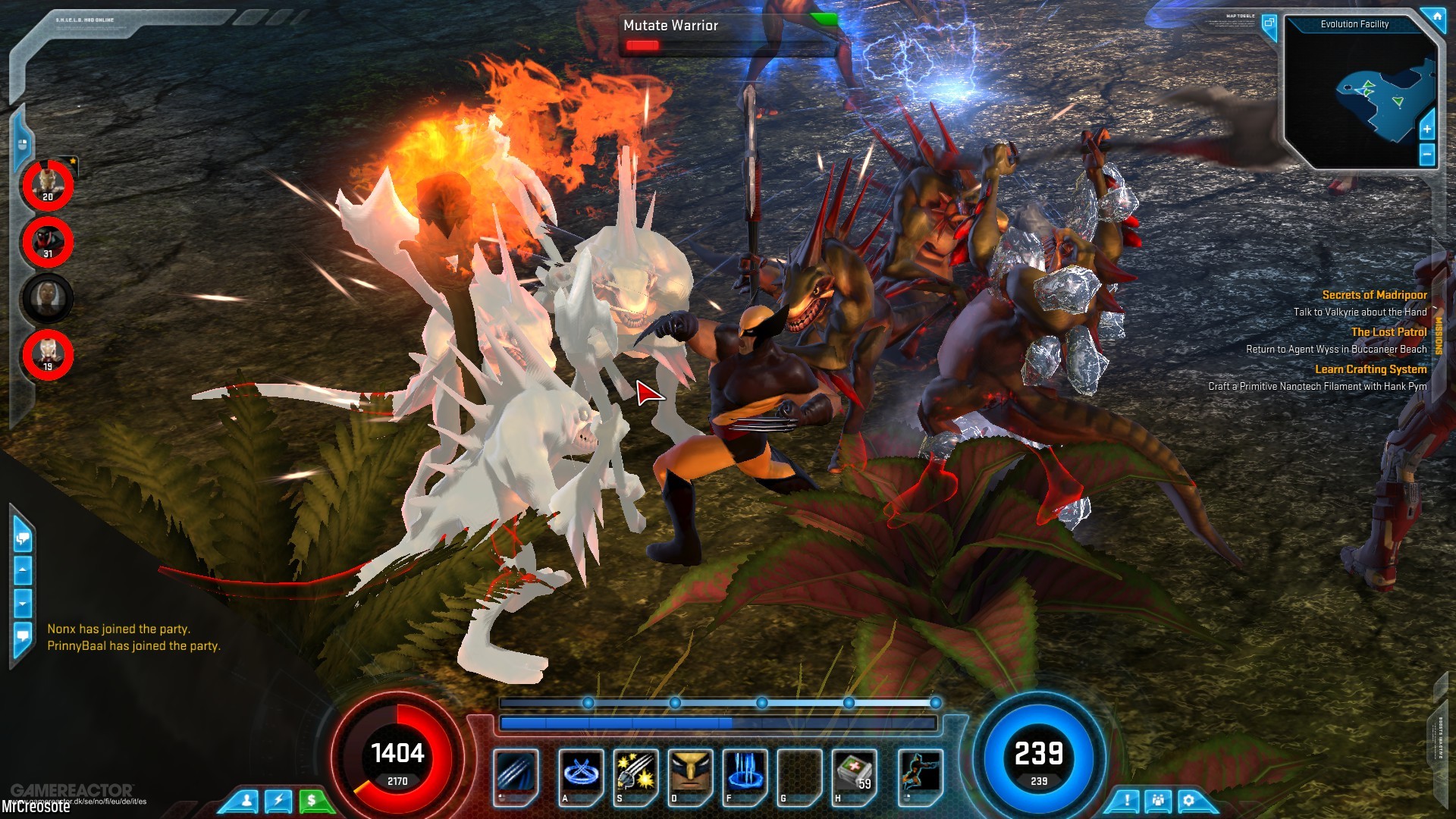Zoom out the minimap with minus control
Screen dimensions: 1456x819
(x=1429, y=155)
